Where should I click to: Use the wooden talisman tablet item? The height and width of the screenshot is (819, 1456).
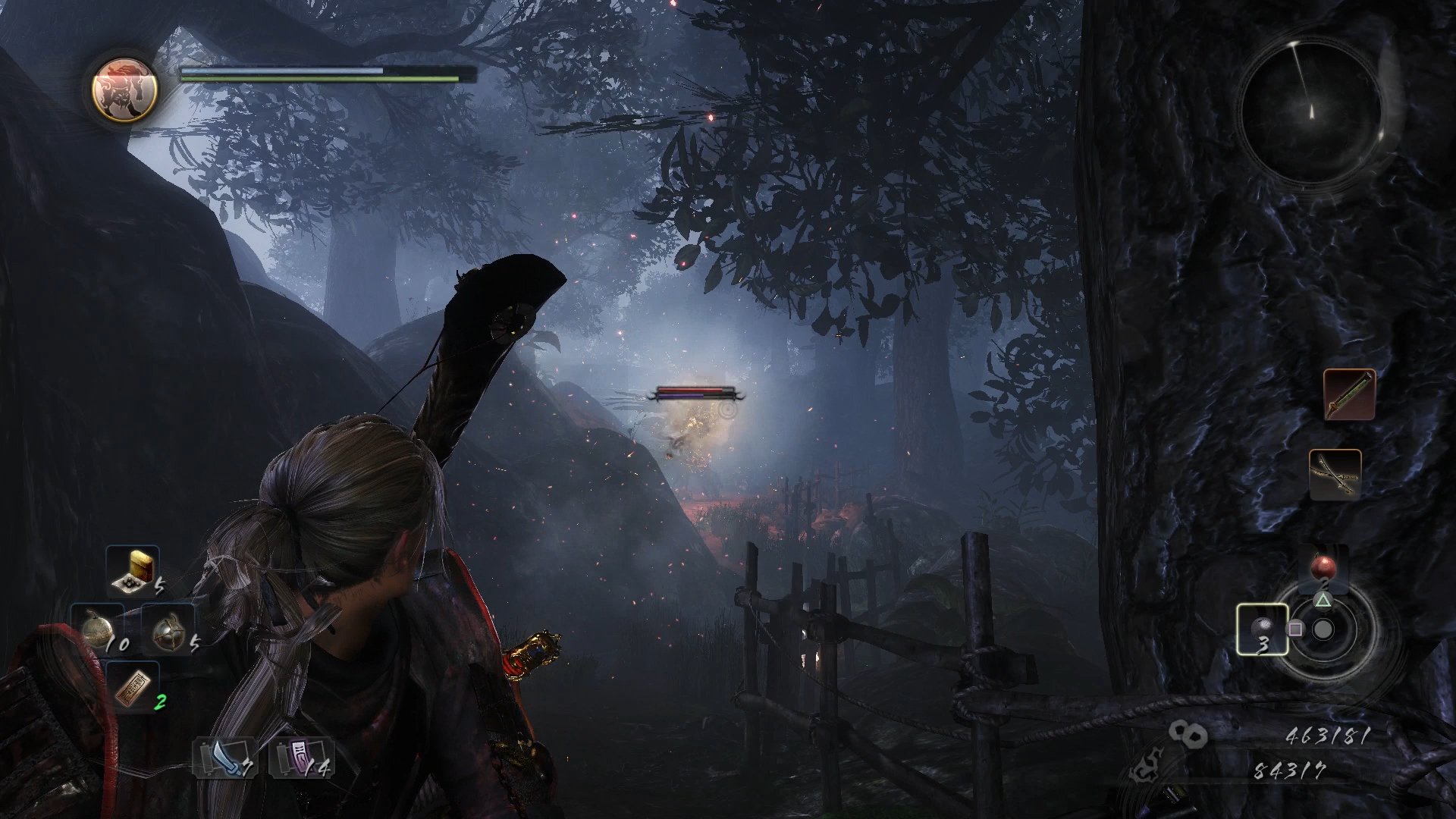(133, 687)
